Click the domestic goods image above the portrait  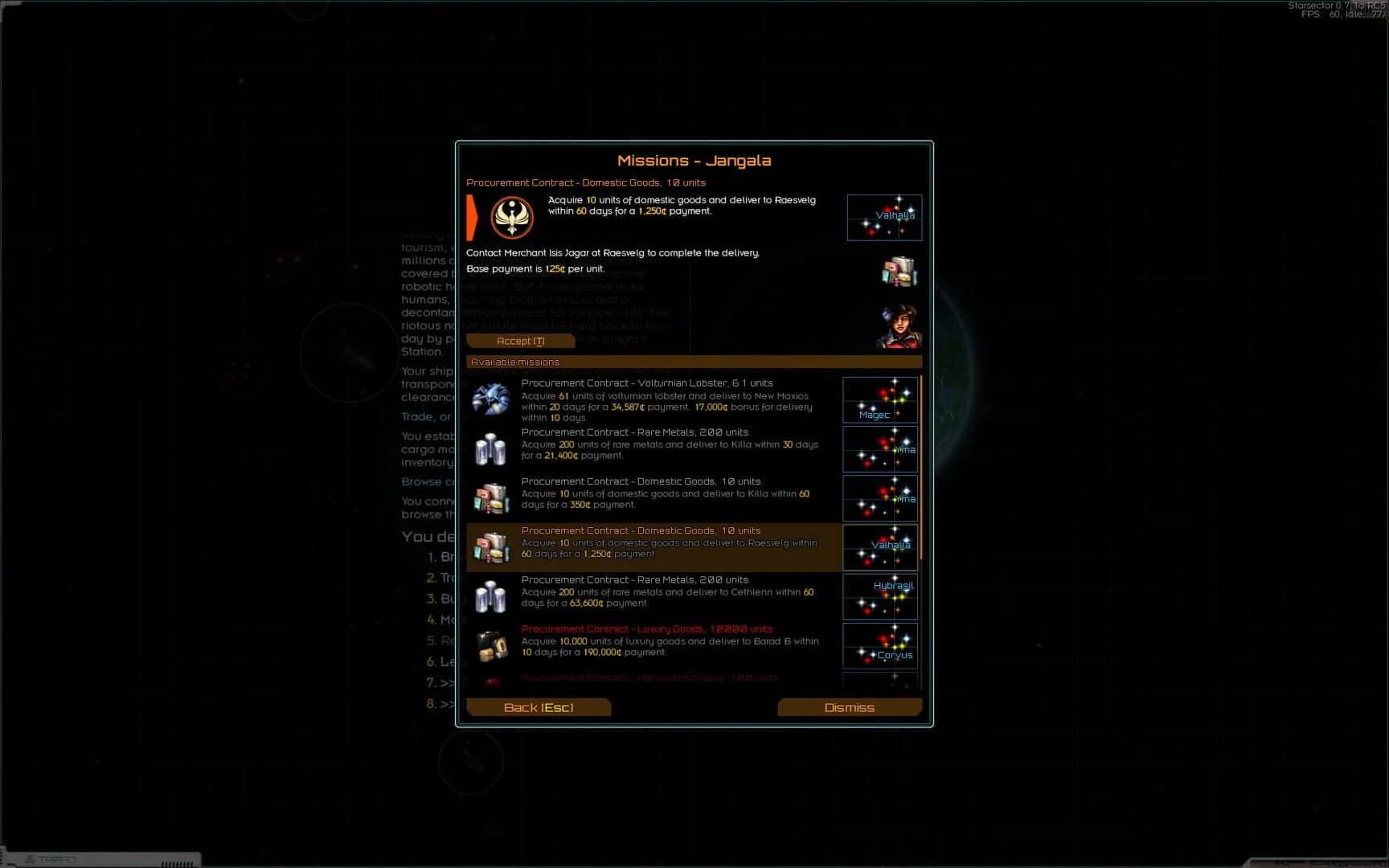(899, 272)
